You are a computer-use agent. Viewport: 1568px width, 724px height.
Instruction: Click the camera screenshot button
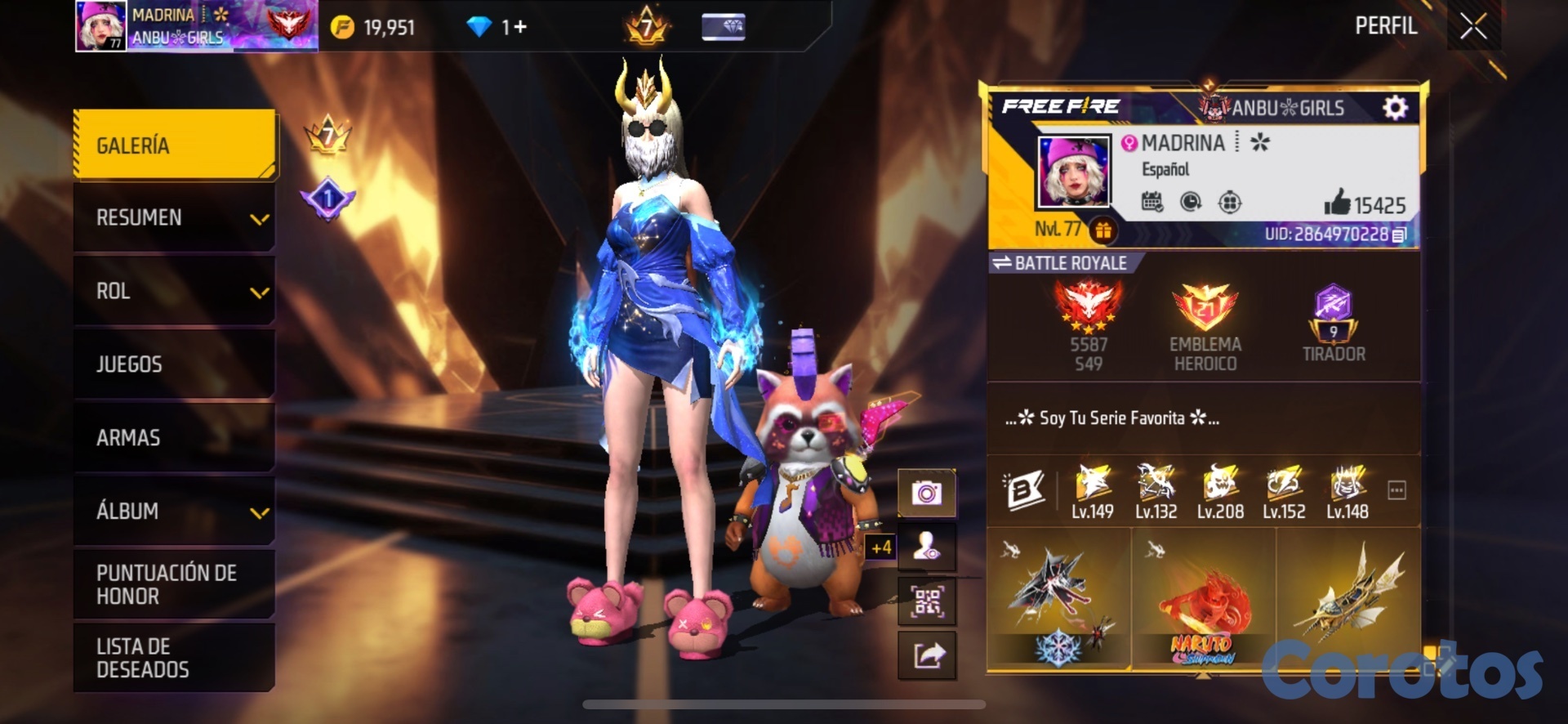[x=927, y=494]
